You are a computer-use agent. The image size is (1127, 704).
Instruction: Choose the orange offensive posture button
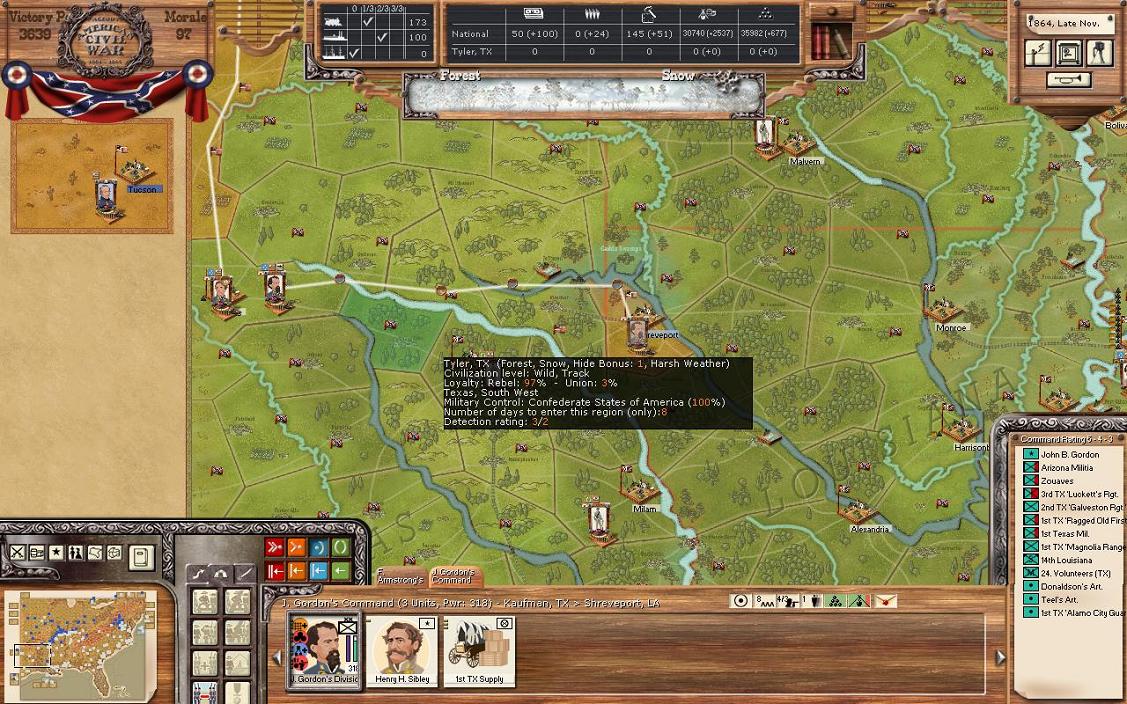click(297, 547)
